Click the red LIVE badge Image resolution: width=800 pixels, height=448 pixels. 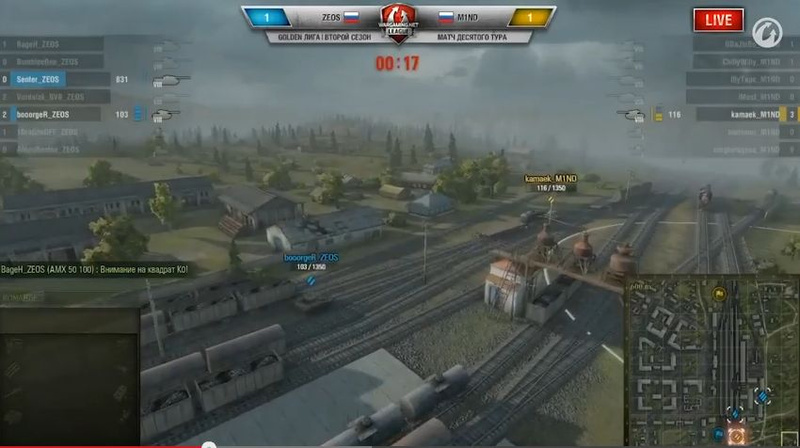[x=719, y=20]
